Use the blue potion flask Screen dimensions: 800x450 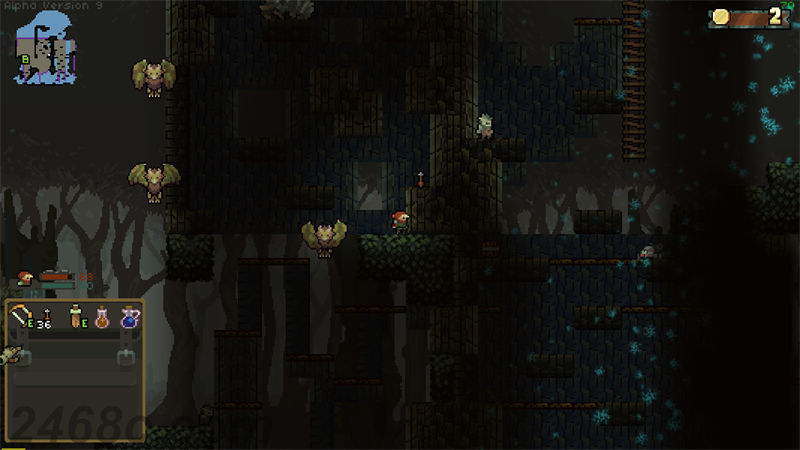coord(129,318)
